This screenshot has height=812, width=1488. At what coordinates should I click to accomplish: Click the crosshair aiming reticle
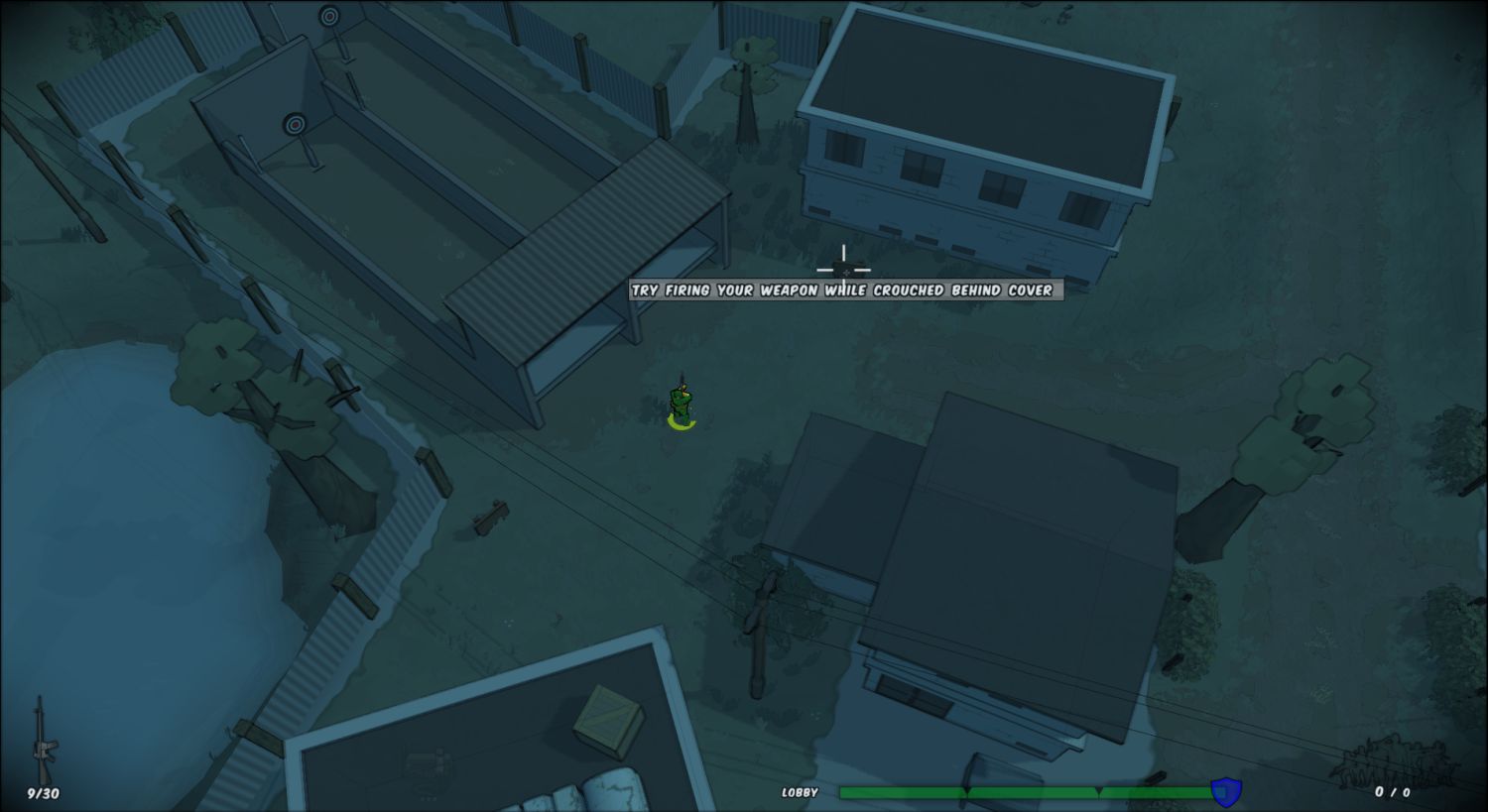coord(842,268)
